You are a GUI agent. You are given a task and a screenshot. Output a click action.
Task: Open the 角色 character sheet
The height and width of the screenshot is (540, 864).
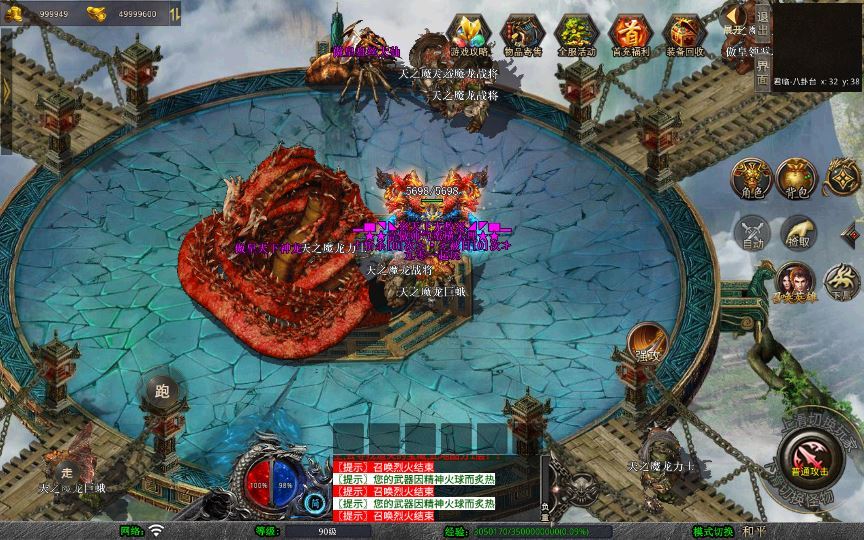point(750,178)
